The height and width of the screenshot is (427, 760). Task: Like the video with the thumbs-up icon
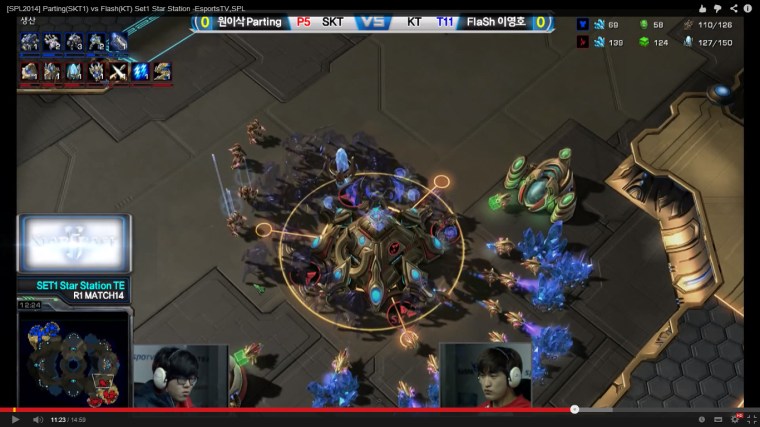[703, 8]
